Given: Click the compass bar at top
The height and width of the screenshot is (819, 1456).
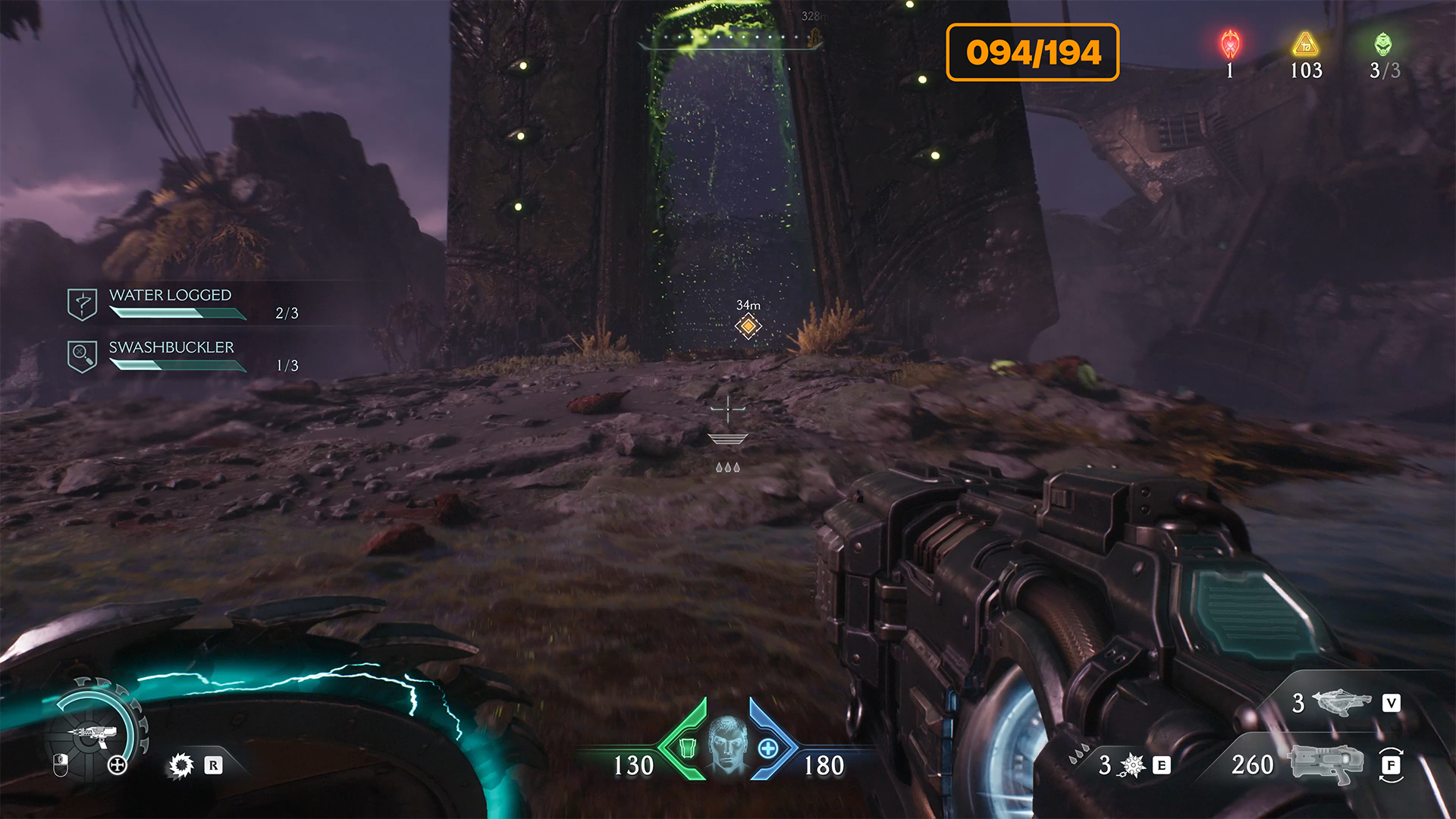Looking at the screenshot, I should (x=730, y=38).
